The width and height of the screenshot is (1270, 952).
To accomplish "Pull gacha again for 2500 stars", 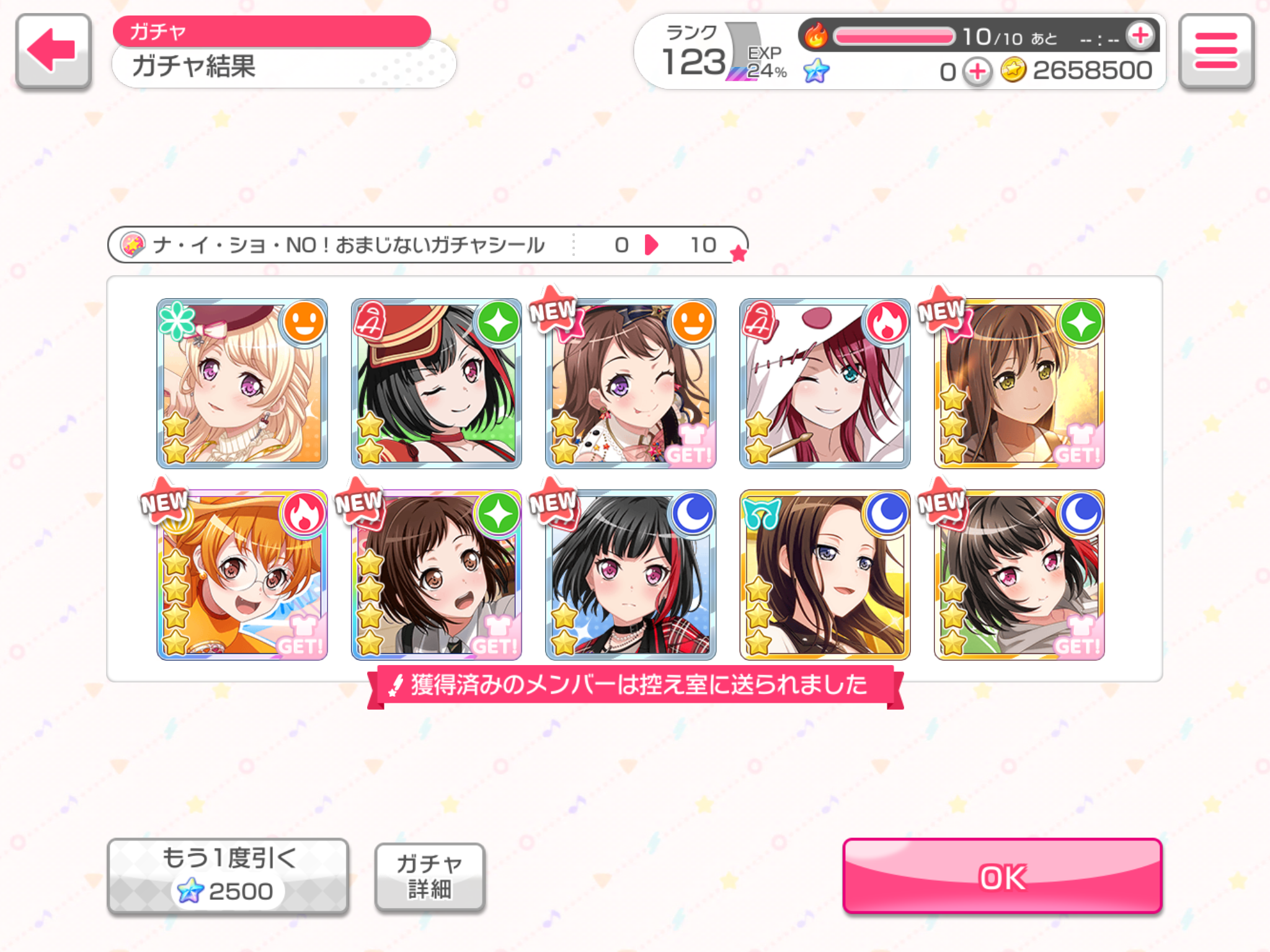I will (x=228, y=876).
